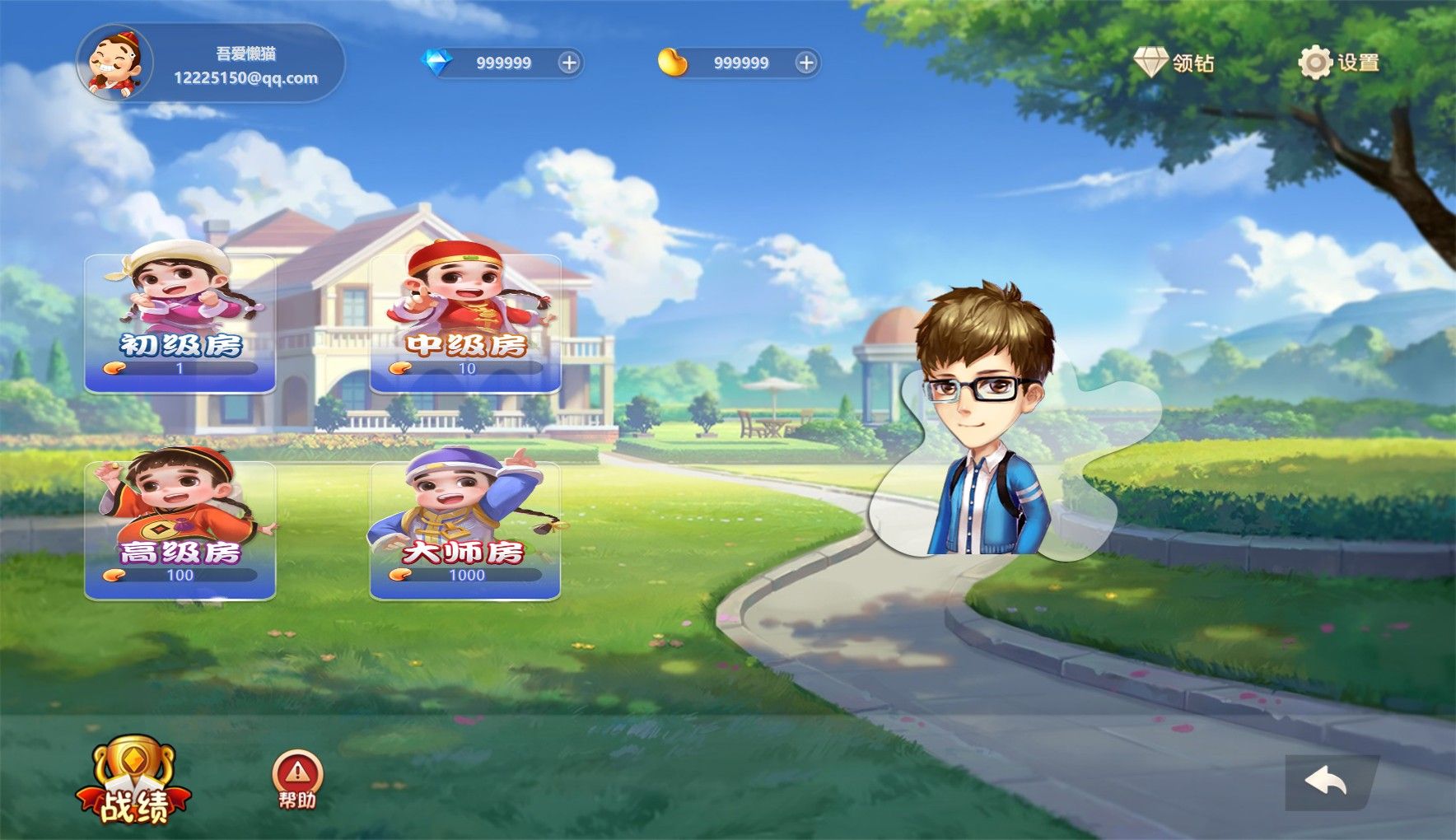The image size is (1456, 840).
Task: Open the 设置 settings menu
Action: pyautogui.click(x=1338, y=63)
